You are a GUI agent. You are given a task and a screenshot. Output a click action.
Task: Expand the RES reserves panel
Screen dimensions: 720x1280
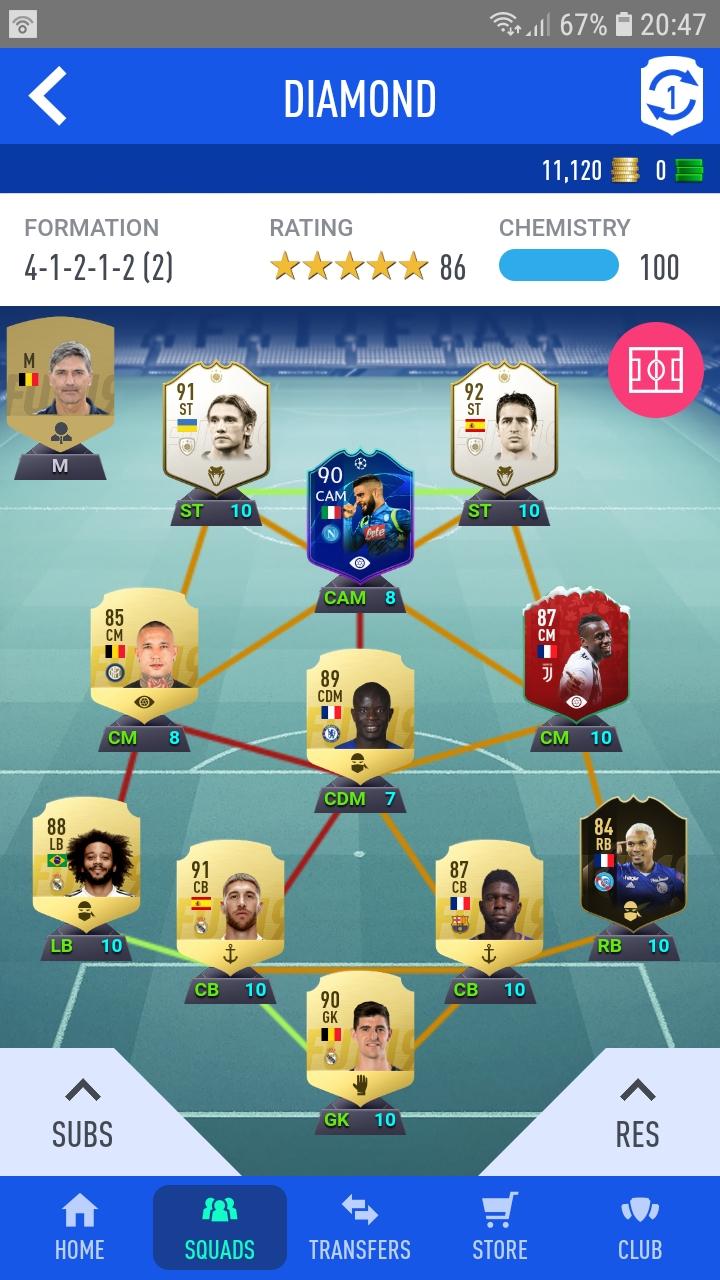coord(637,1113)
